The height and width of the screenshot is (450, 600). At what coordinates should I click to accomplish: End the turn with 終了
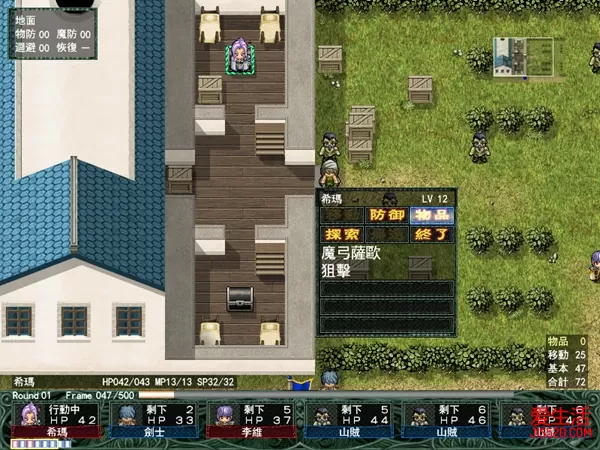coord(432,234)
